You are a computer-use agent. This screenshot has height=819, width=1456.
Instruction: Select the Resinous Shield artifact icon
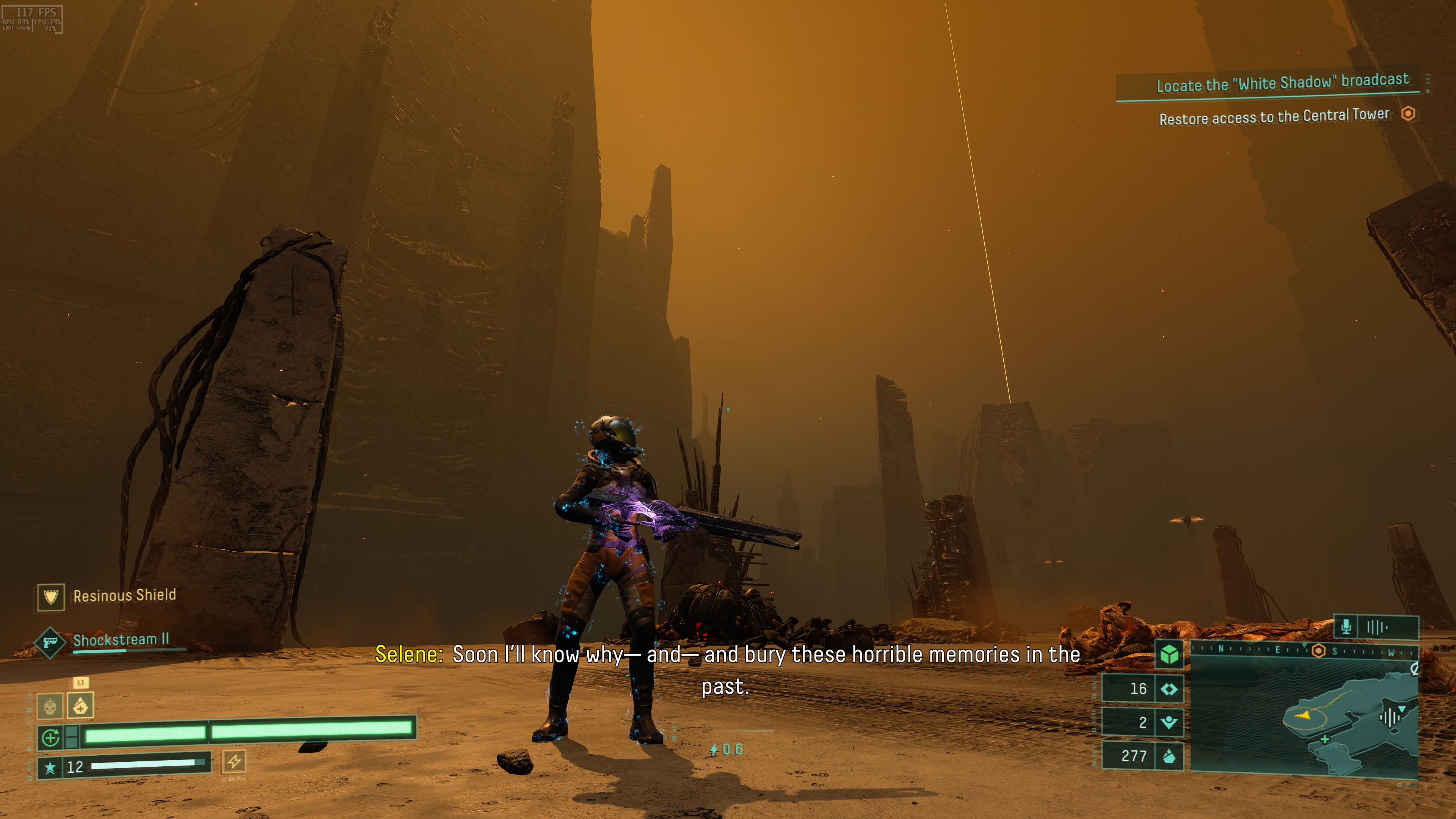click(51, 597)
